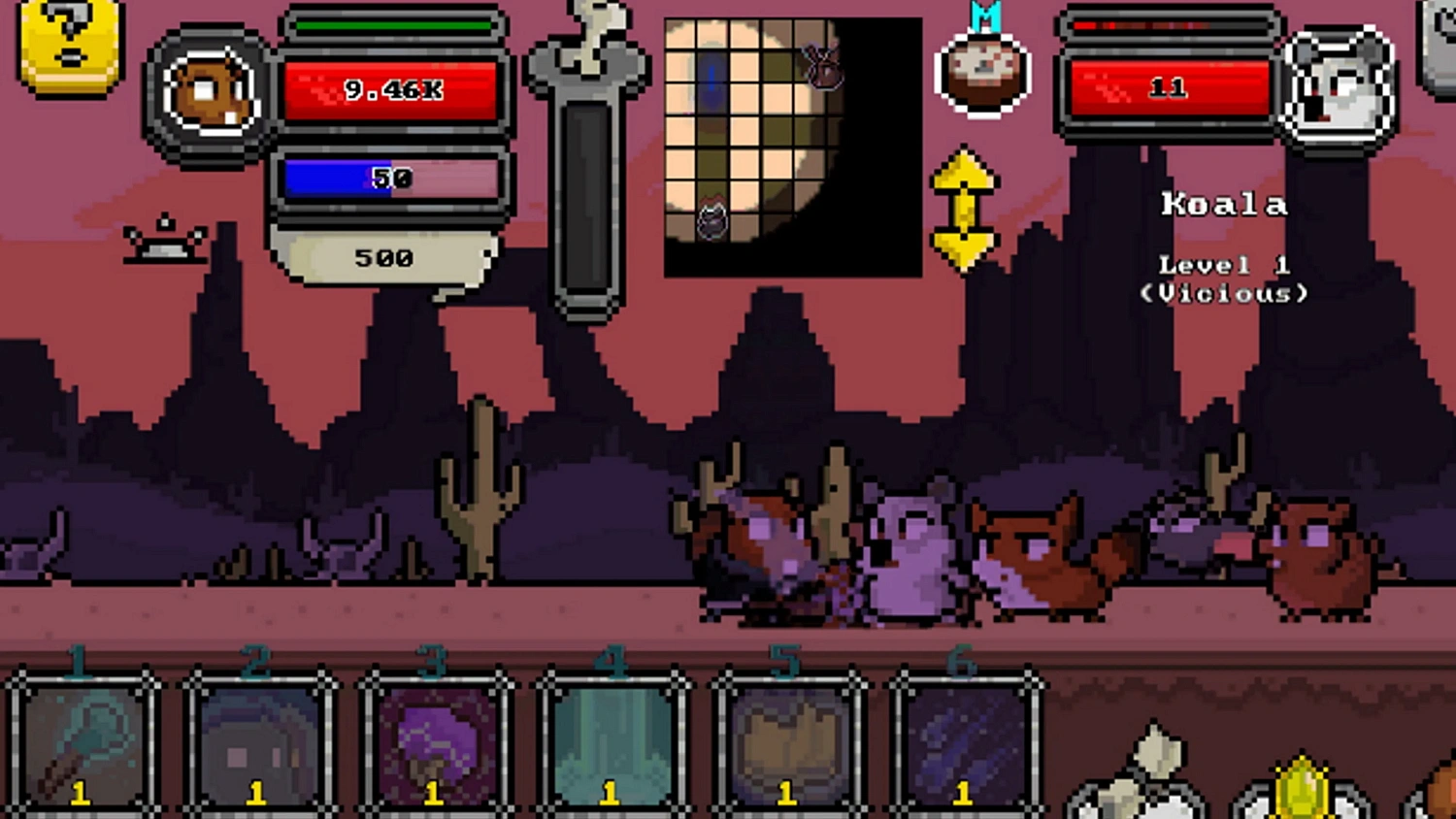Click the dark orb item in slot 2
The image size is (1456, 819).
[254, 747]
